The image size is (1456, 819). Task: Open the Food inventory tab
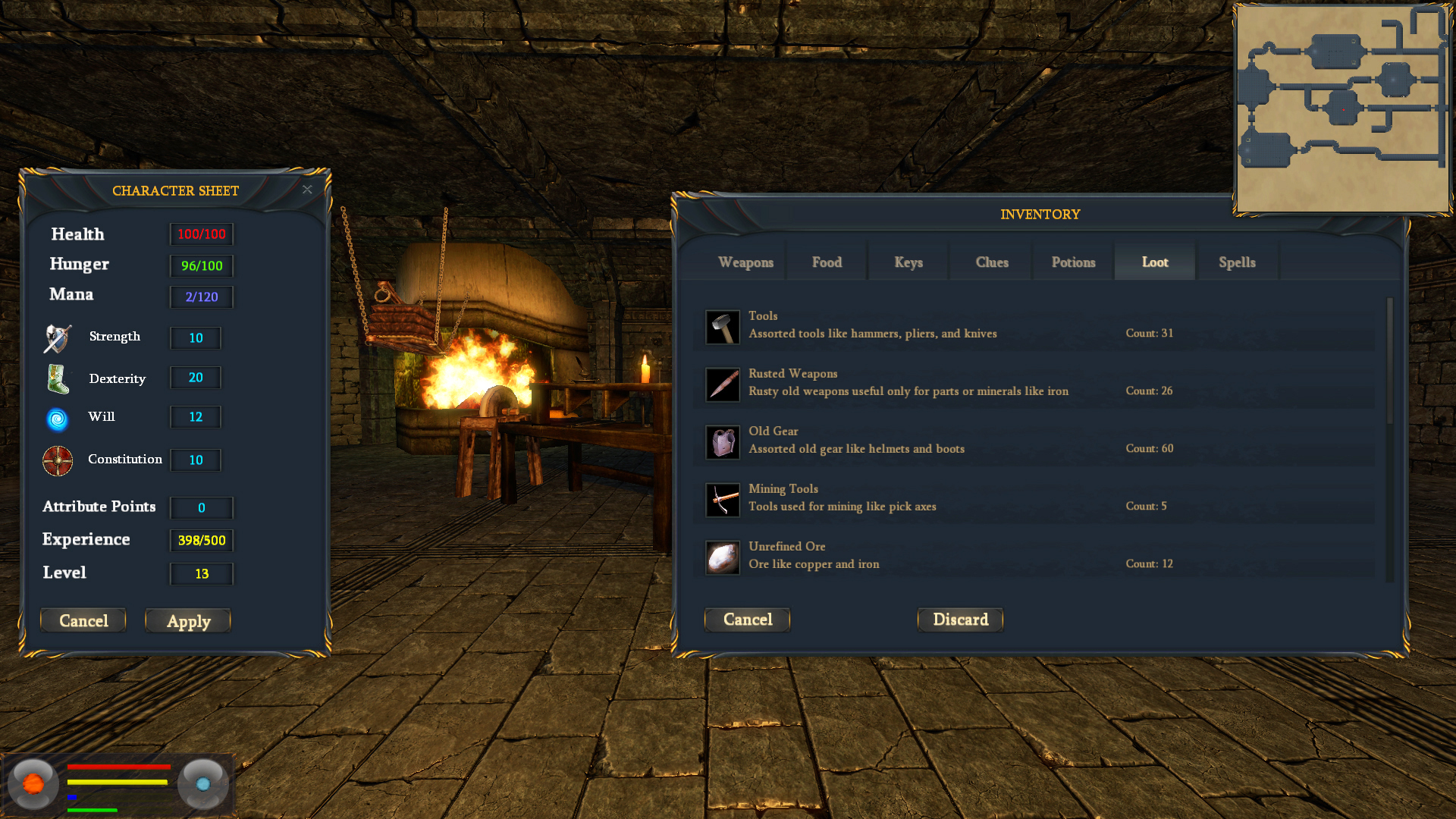tap(827, 262)
